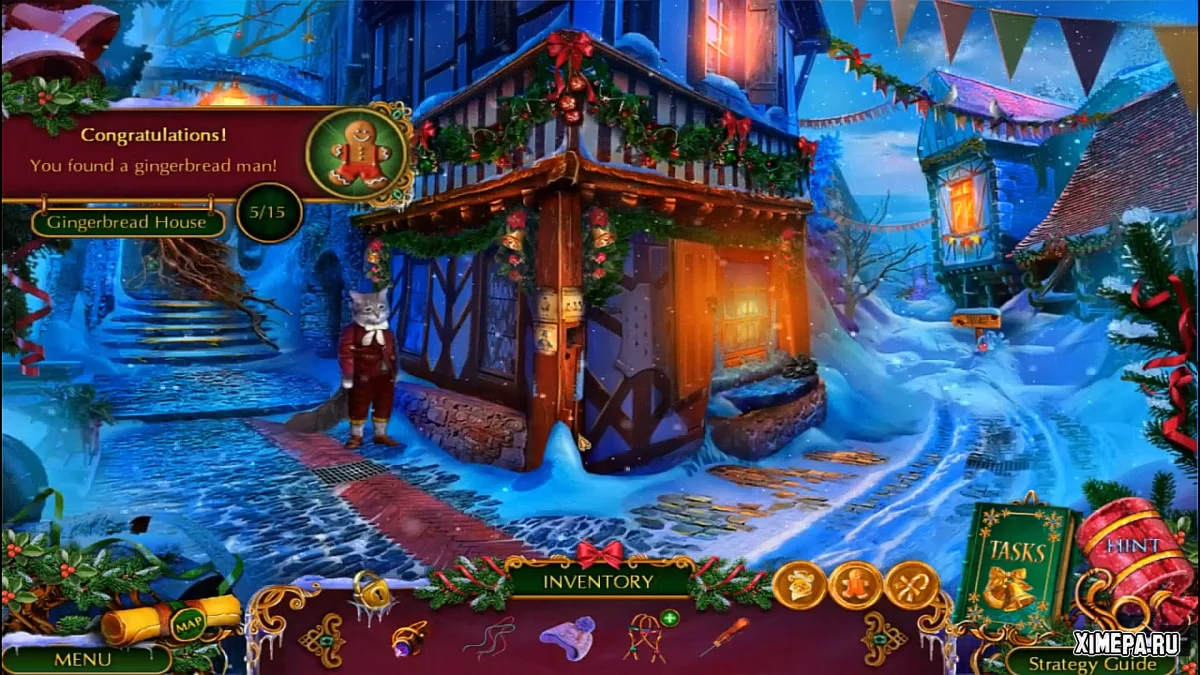The width and height of the screenshot is (1200, 675).
Task: Open the MENU button
Action: pos(84,660)
